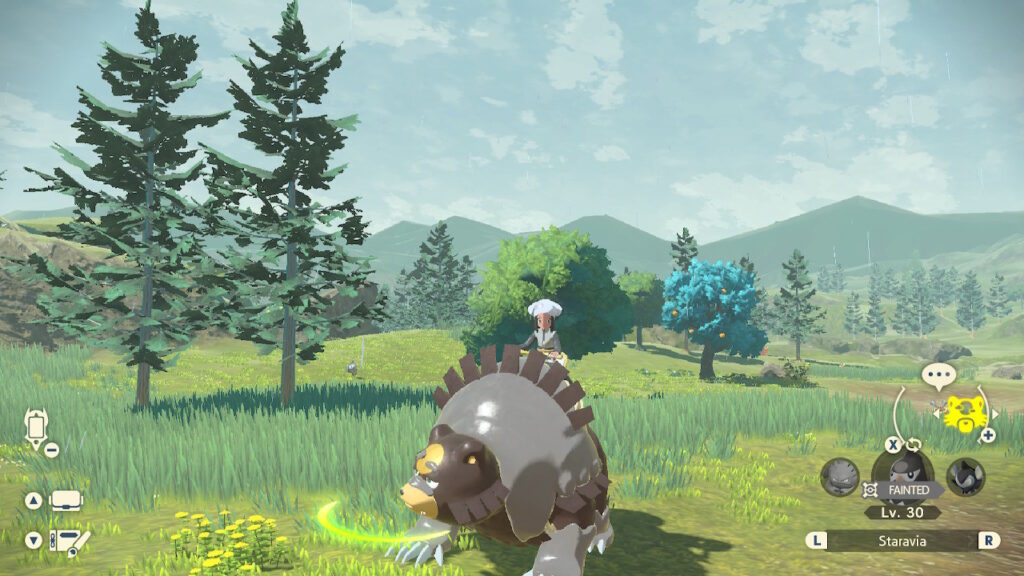Choose the grey rock Pokémon portrait
The width and height of the screenshot is (1024, 576).
click(839, 477)
